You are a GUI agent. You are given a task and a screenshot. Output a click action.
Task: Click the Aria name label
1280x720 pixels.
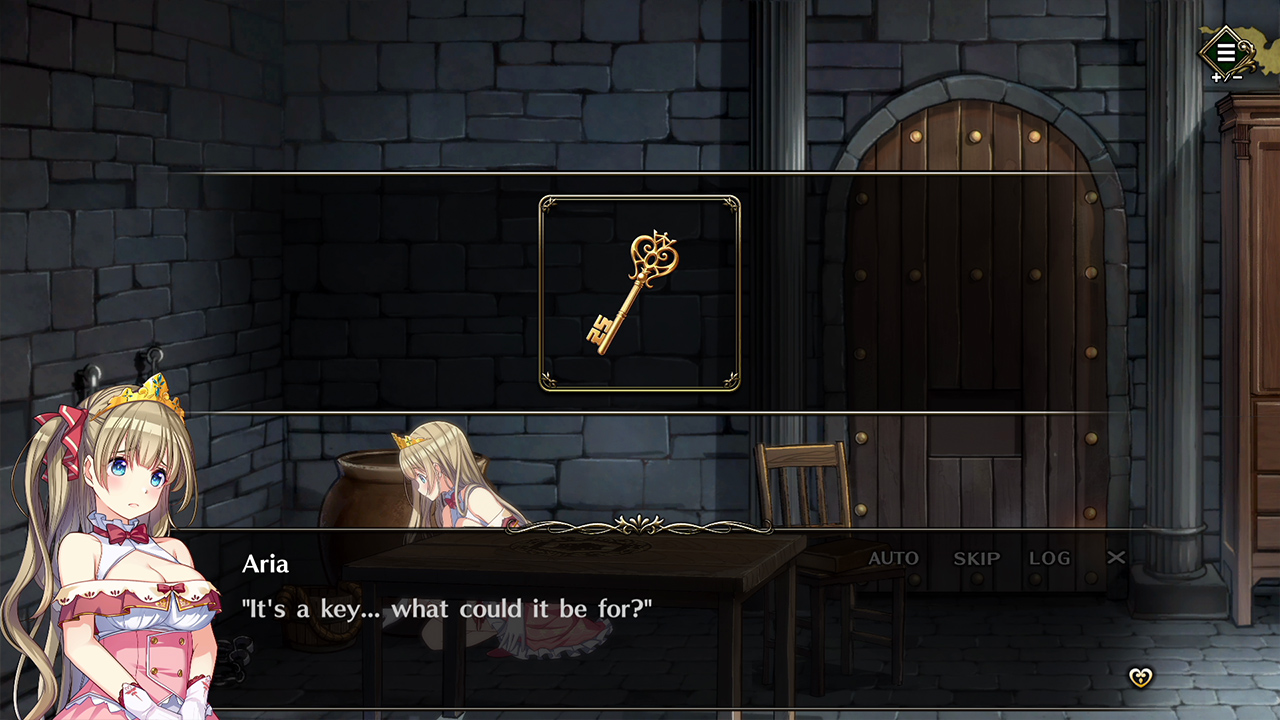click(x=263, y=563)
